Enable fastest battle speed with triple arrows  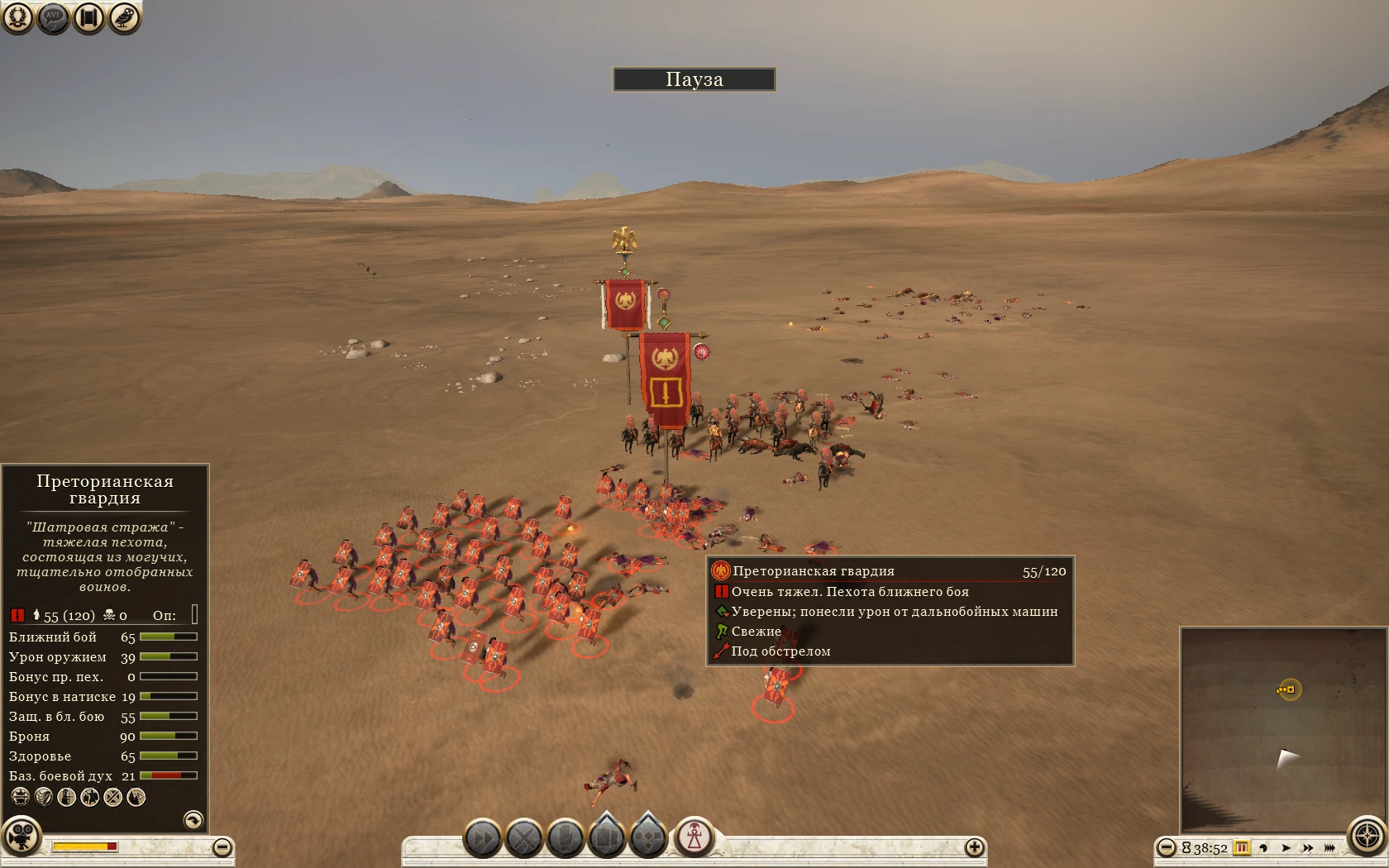(1329, 848)
